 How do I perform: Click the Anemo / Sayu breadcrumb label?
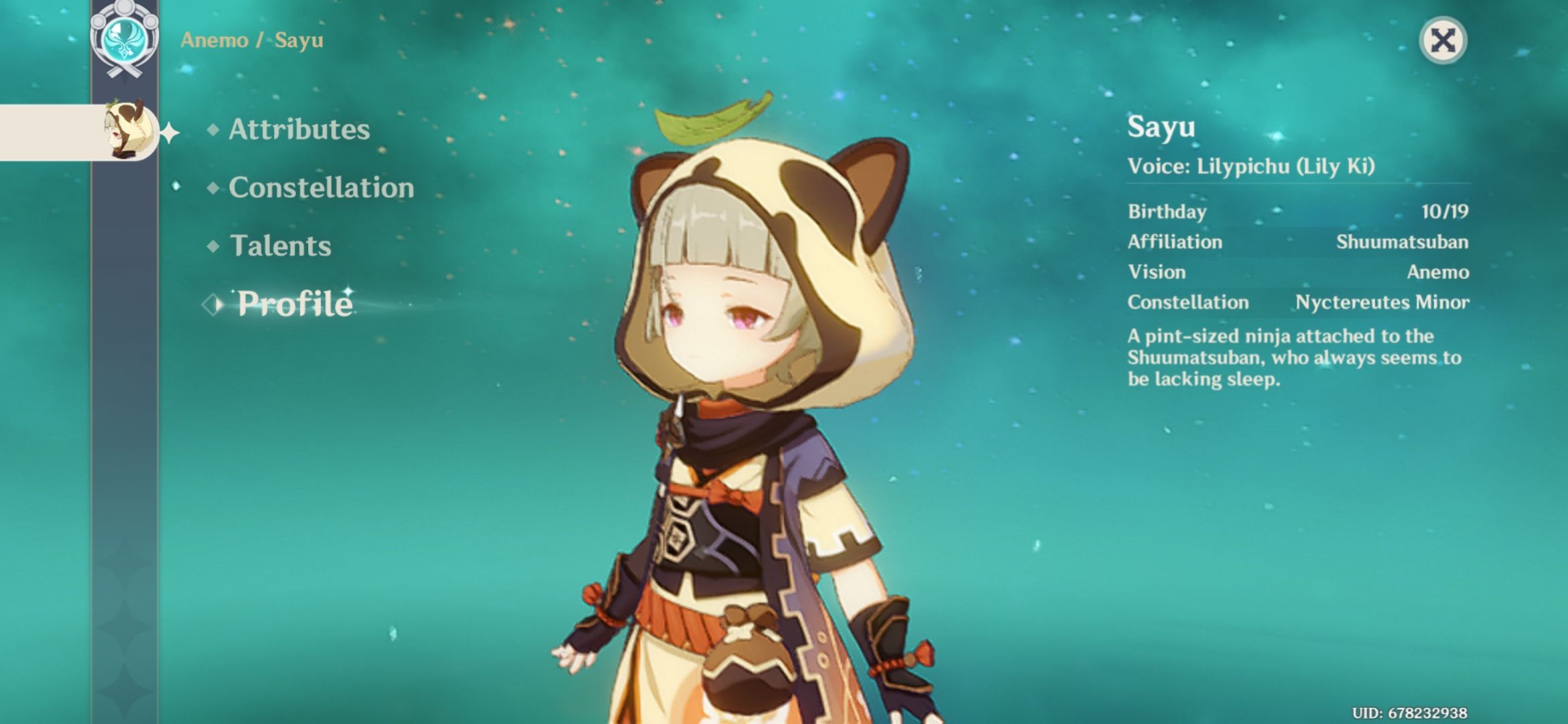pos(251,40)
